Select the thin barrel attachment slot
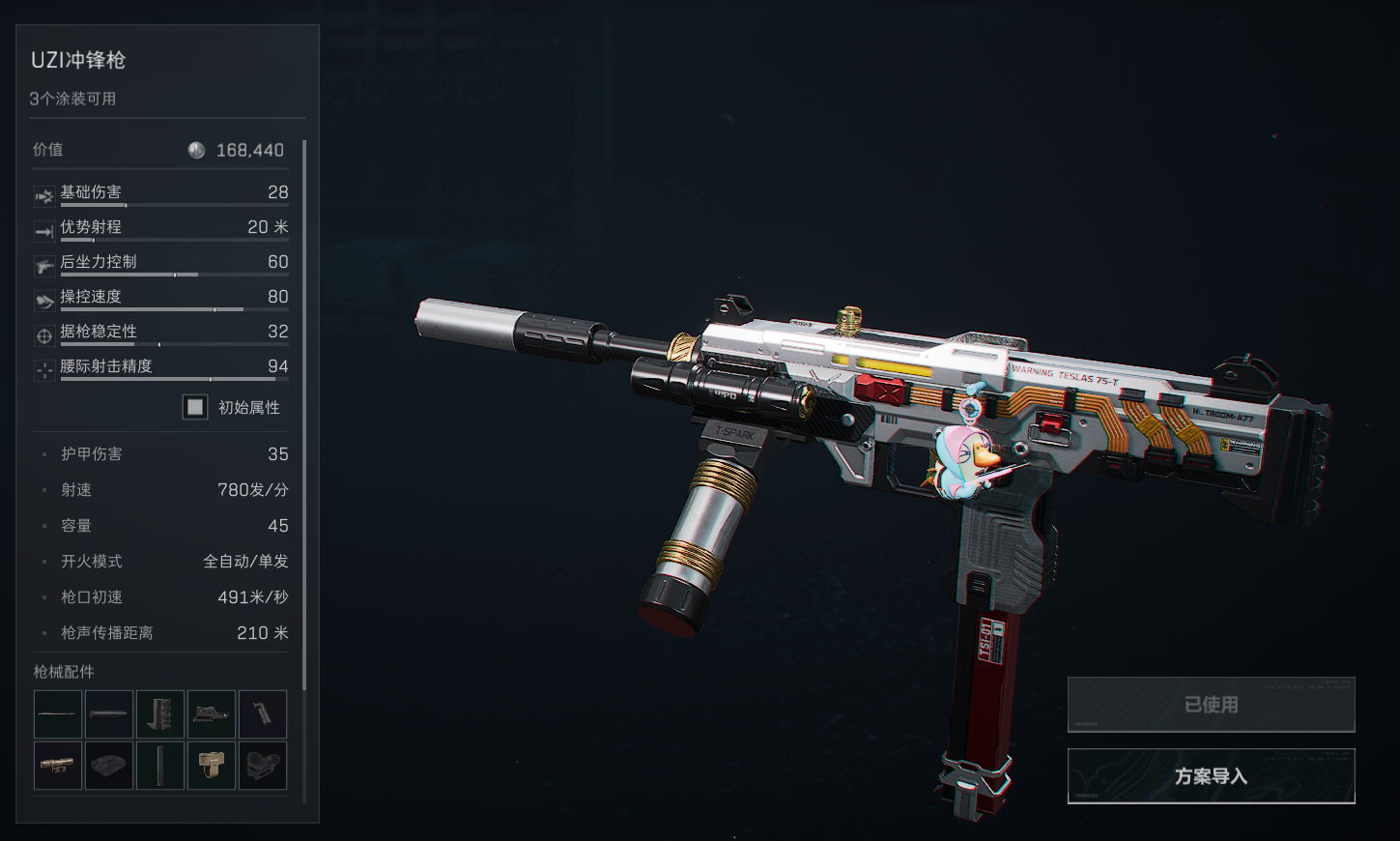Image resolution: width=1400 pixels, height=841 pixels. click(58, 714)
